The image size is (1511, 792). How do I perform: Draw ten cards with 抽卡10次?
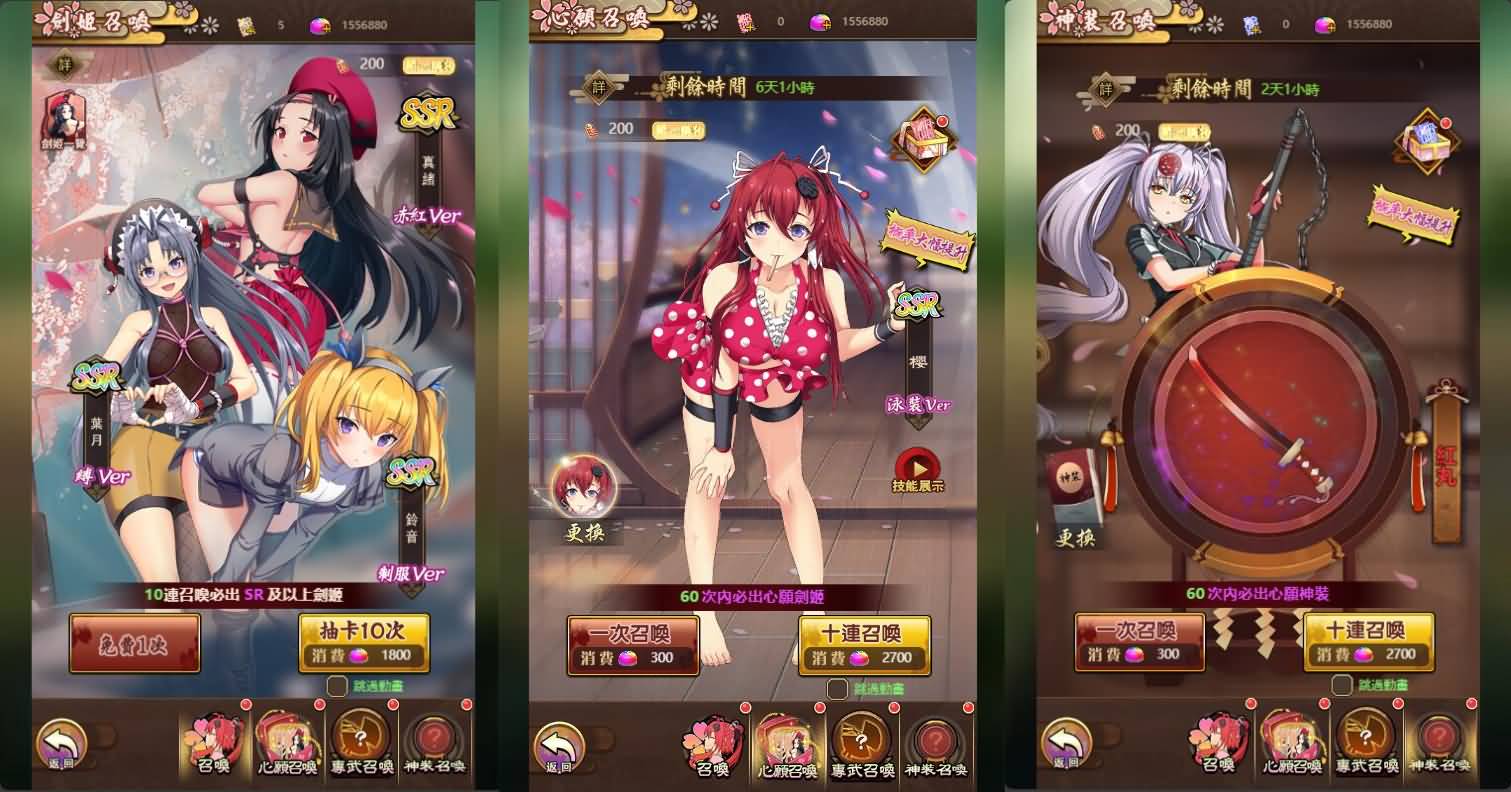[364, 642]
